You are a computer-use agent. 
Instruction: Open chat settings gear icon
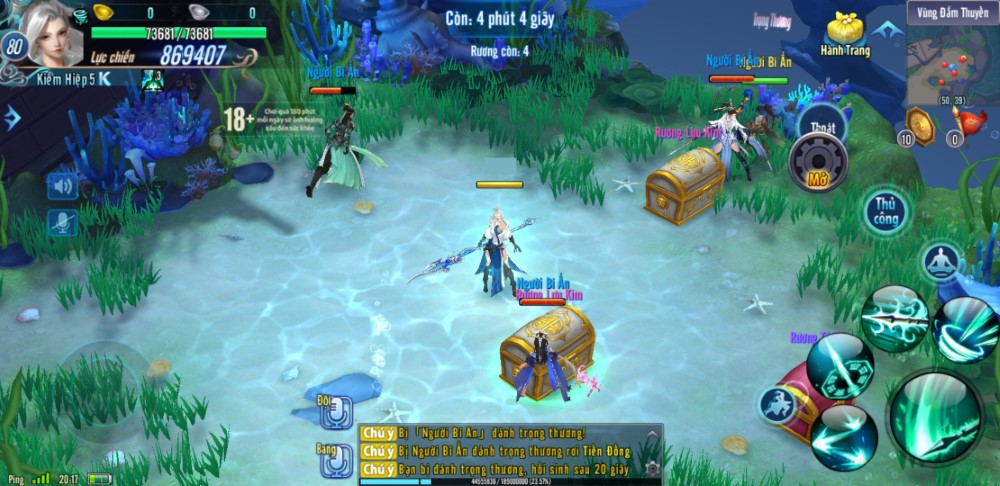click(x=652, y=468)
